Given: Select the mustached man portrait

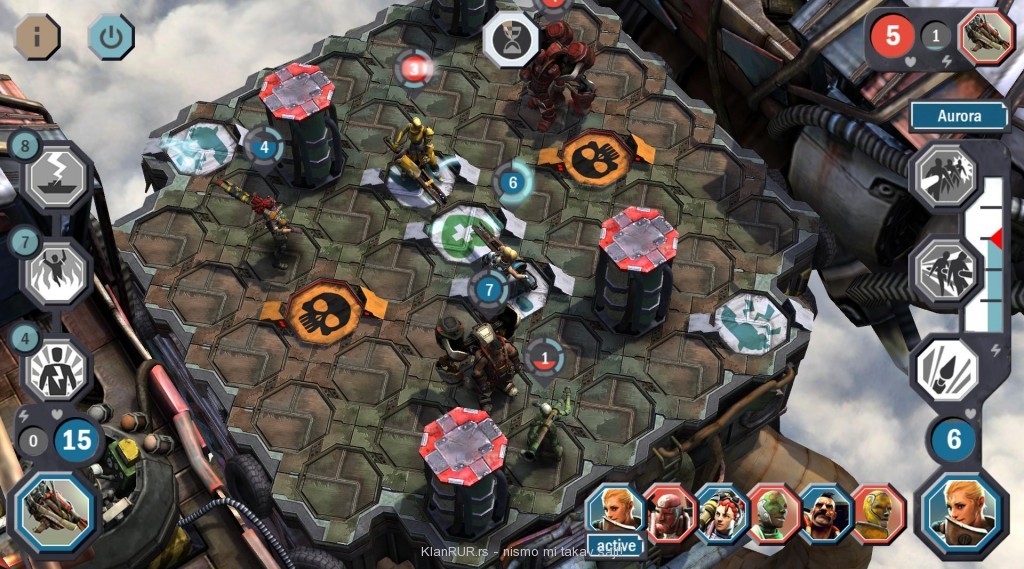Looking at the screenshot, I should click(x=826, y=513).
